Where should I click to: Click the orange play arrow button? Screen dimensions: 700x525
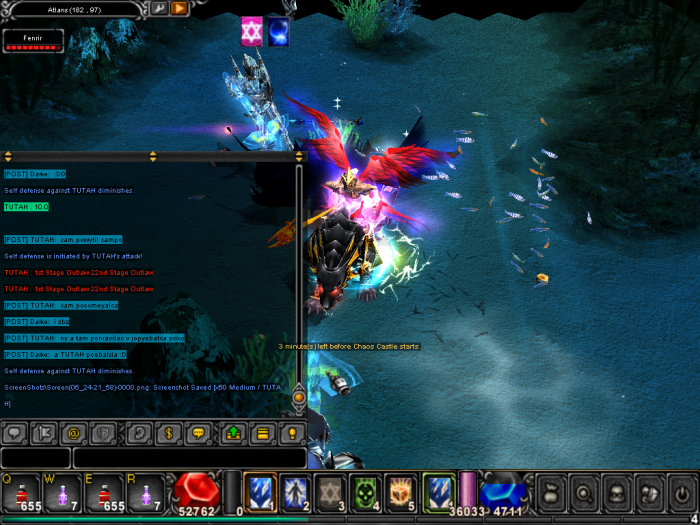point(179,8)
